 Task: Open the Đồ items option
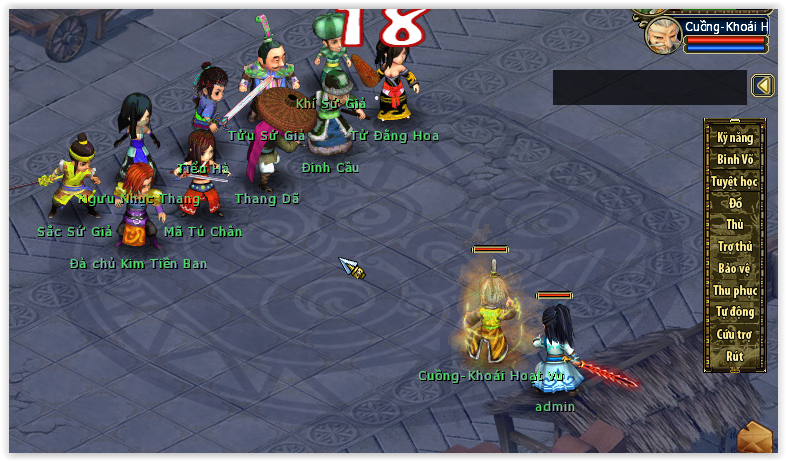point(735,204)
